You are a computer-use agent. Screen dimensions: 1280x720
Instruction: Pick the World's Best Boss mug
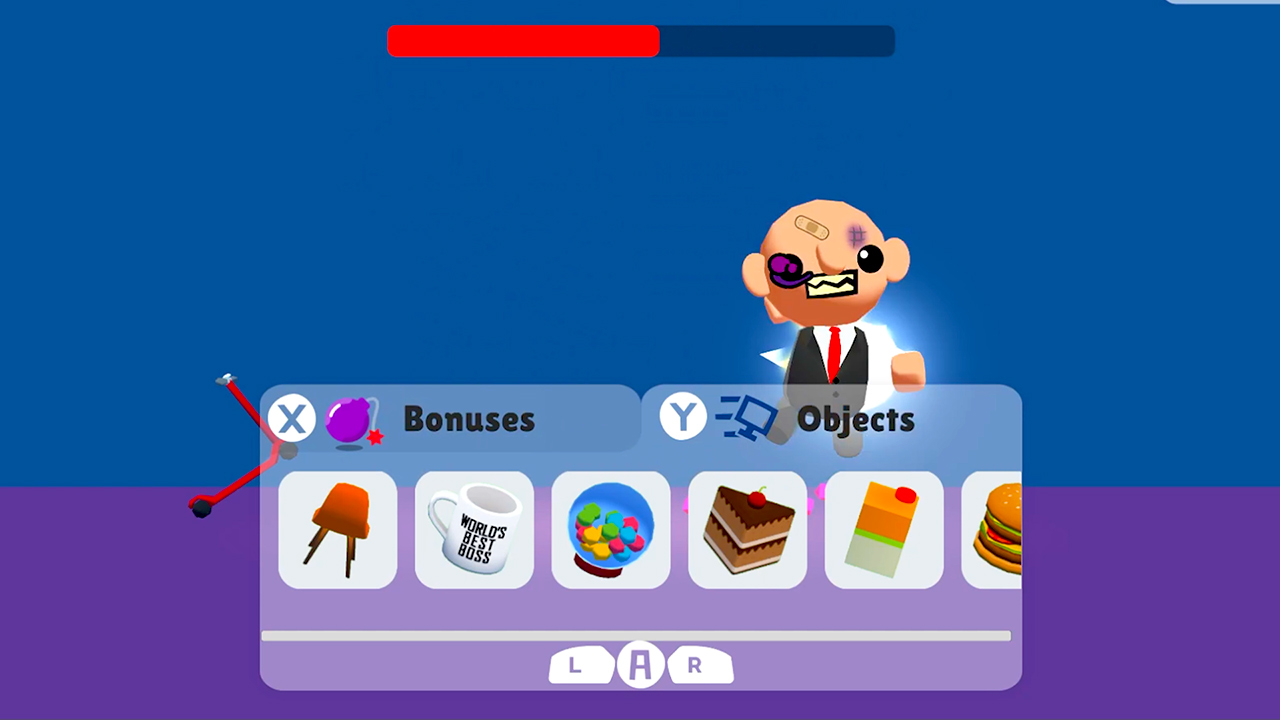point(474,530)
